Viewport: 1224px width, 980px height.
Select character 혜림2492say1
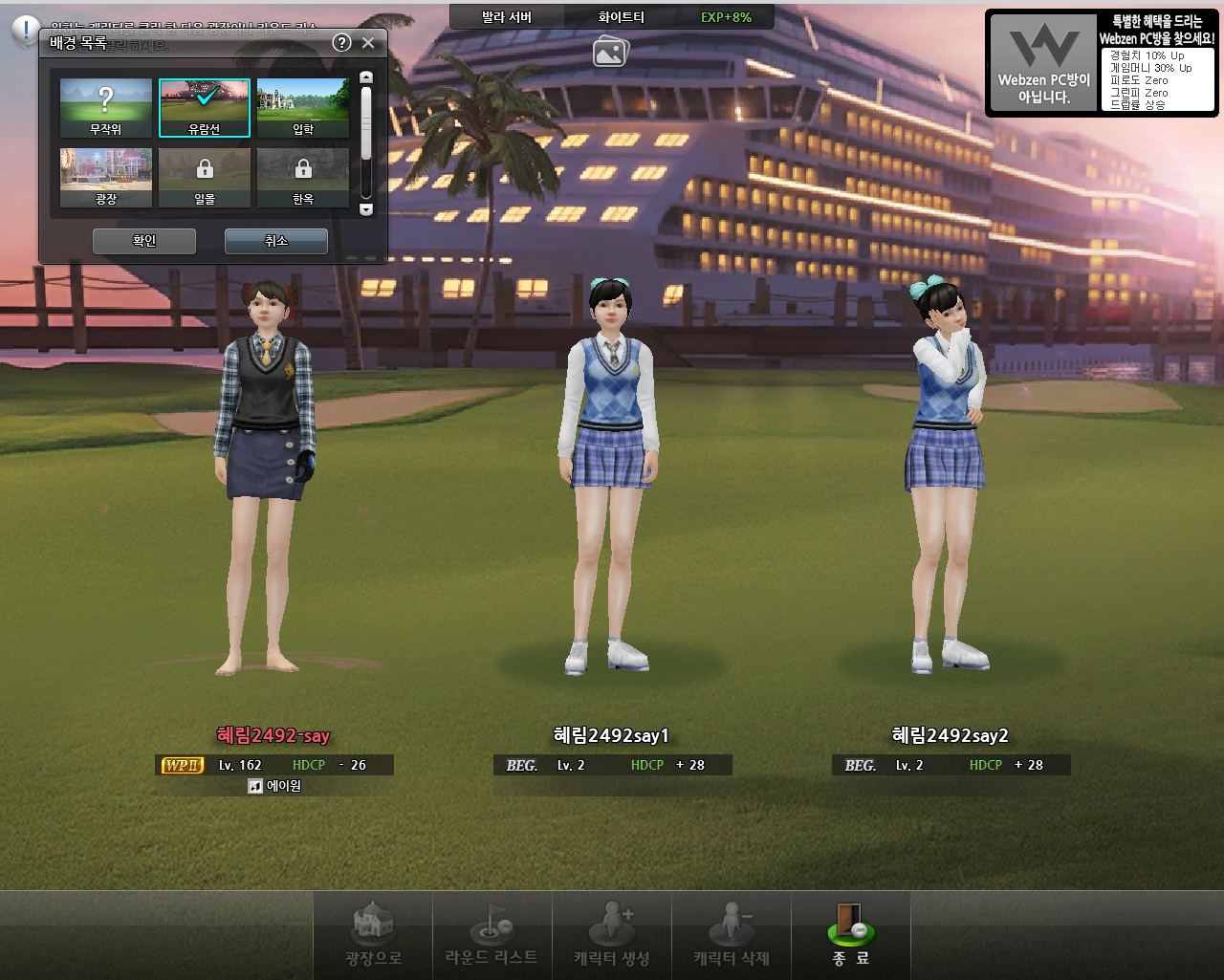(610, 478)
